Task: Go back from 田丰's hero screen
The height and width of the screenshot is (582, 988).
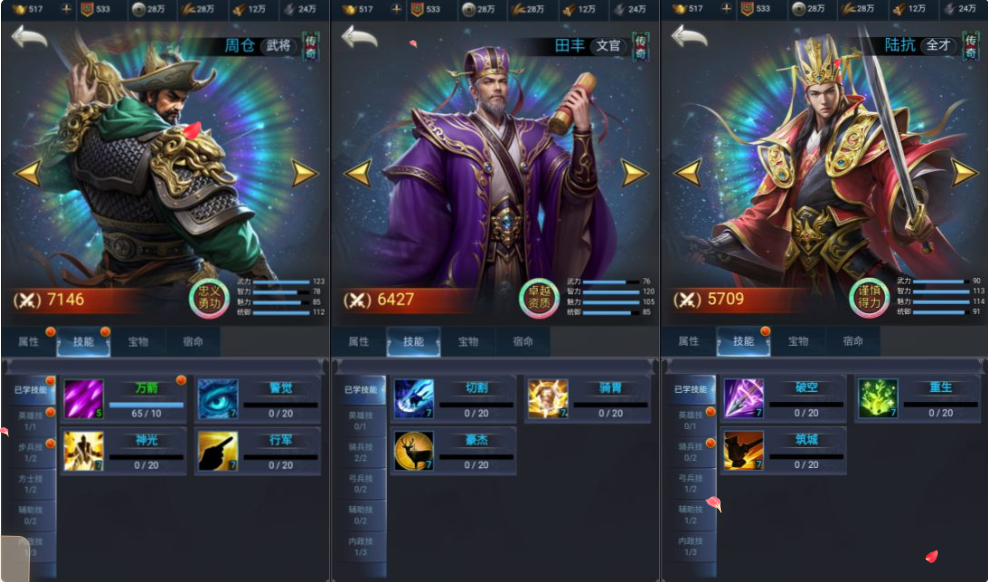Action: coord(360,38)
